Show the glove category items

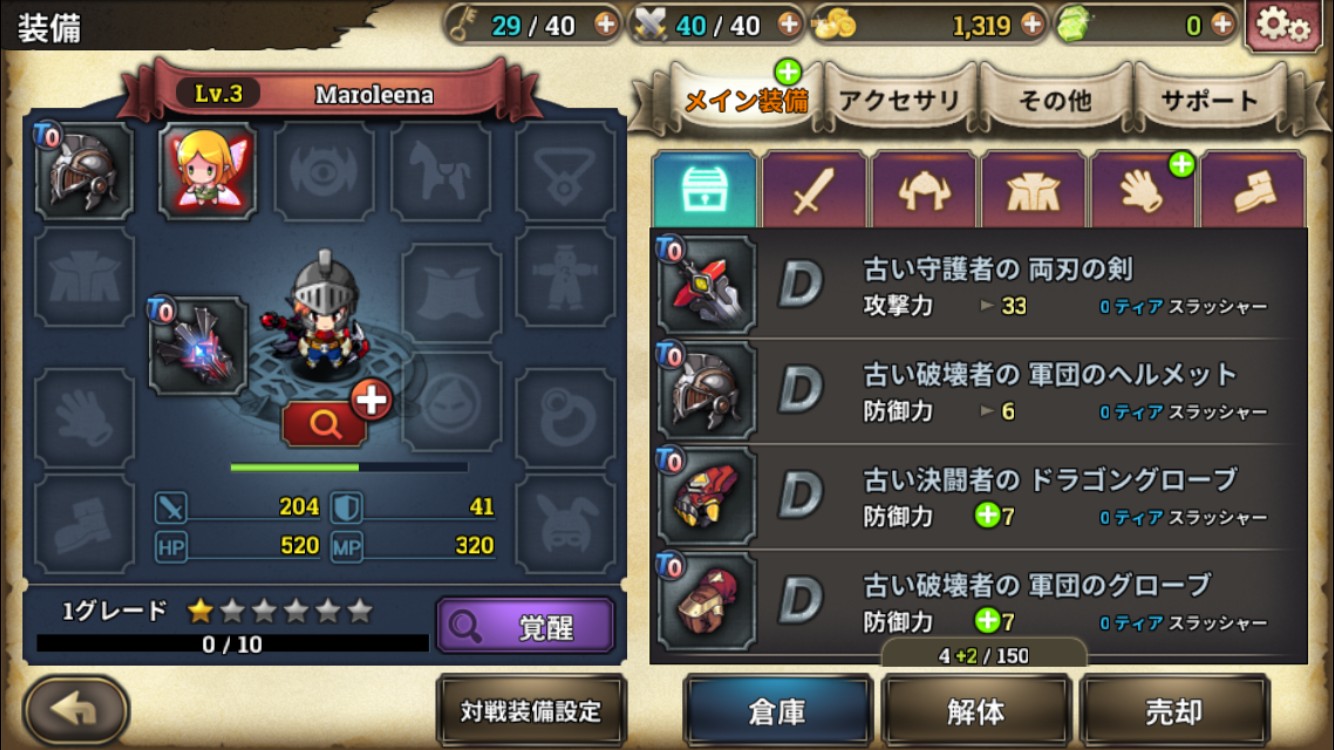(1143, 192)
